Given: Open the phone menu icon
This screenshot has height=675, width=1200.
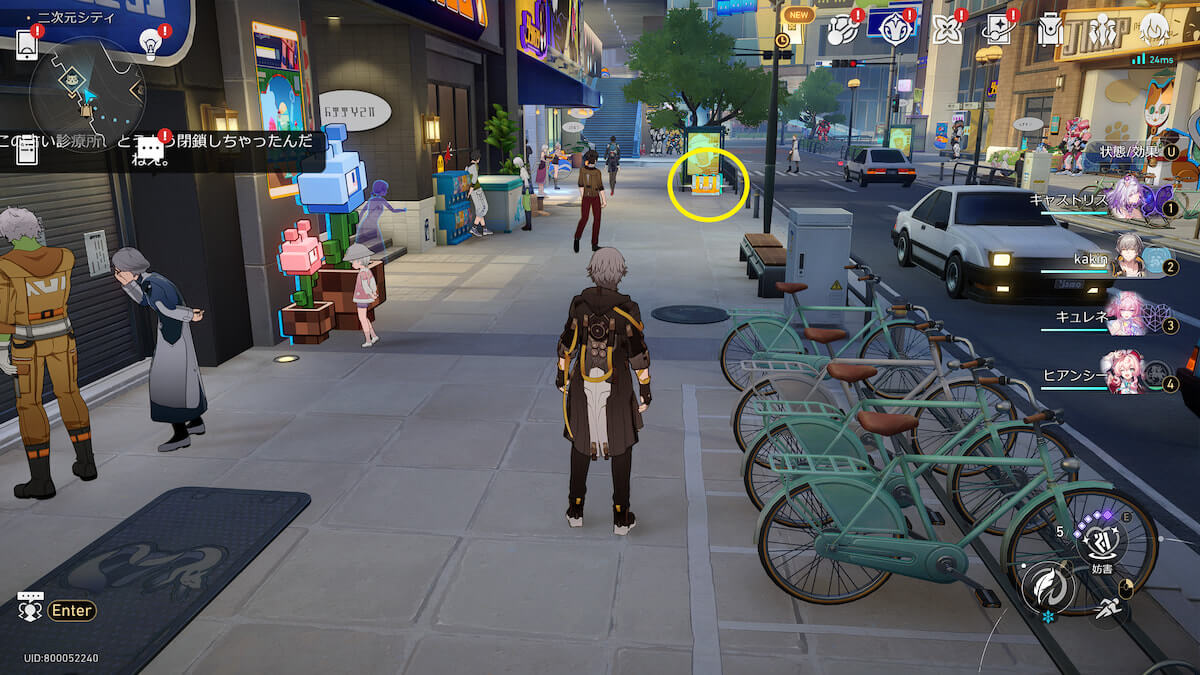Looking at the screenshot, I should tap(27, 44).
